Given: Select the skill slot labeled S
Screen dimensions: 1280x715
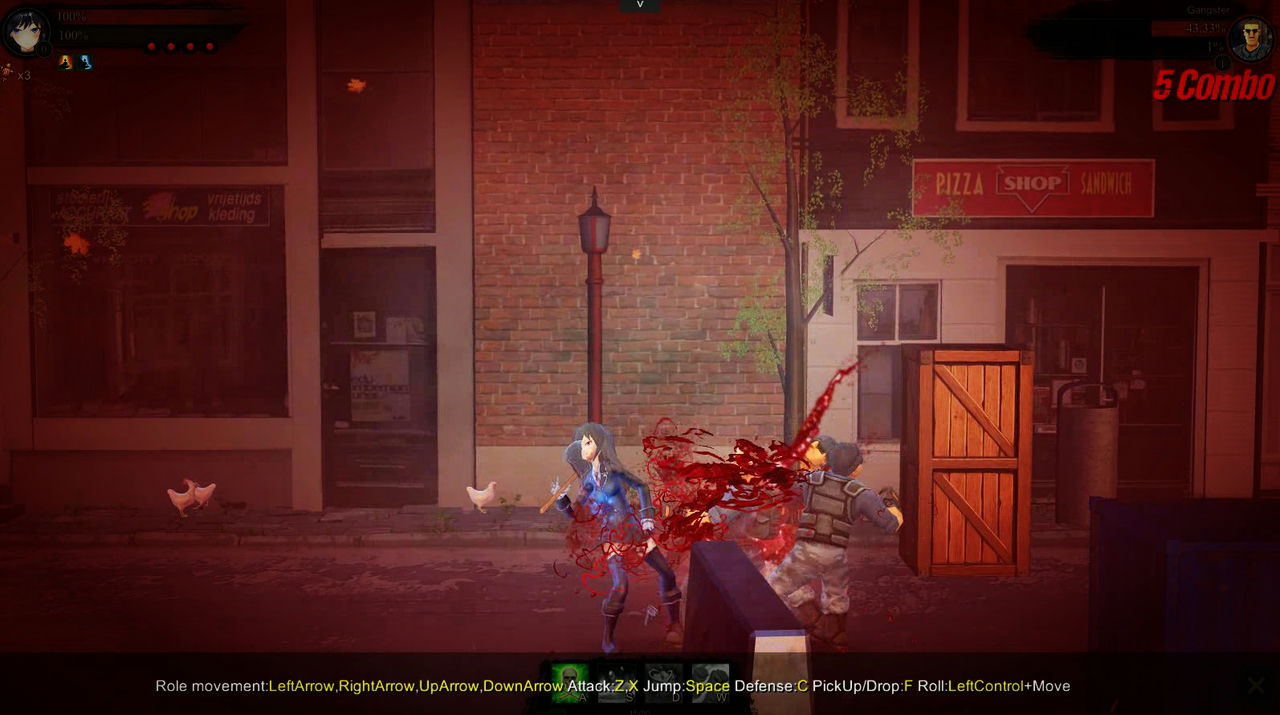Looking at the screenshot, I should point(617,683).
